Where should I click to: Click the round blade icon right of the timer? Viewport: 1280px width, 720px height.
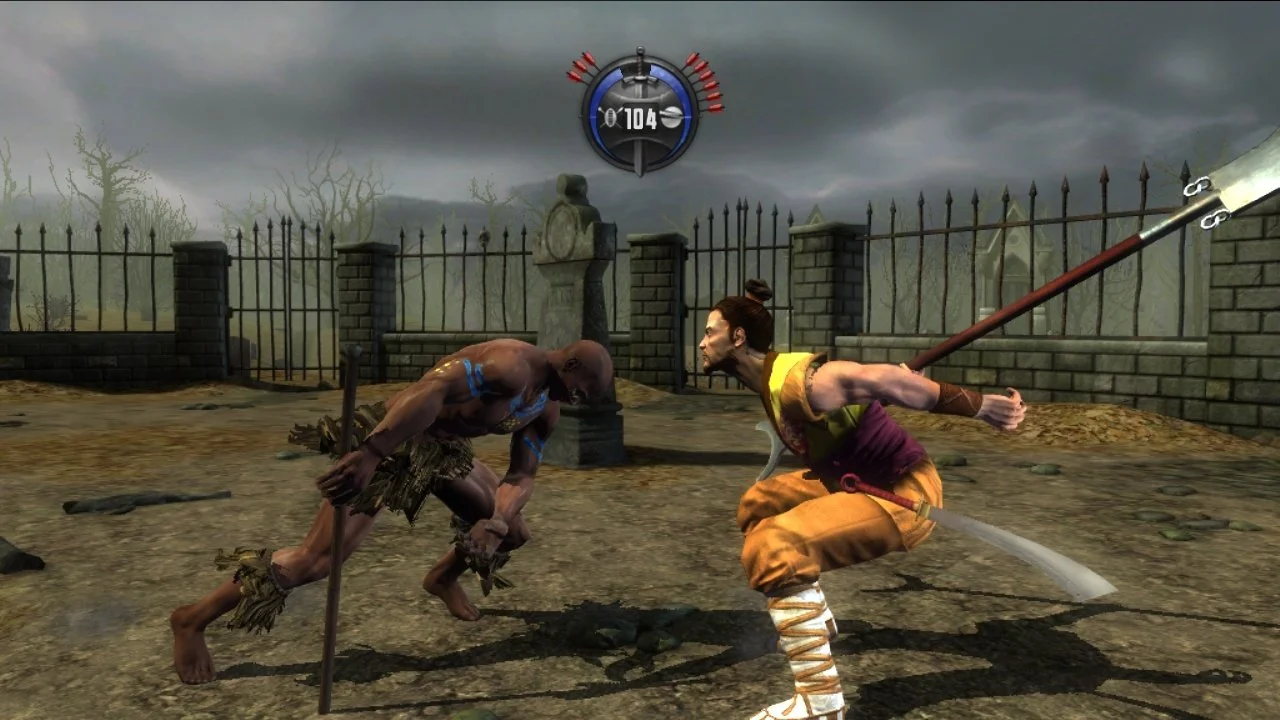674,116
